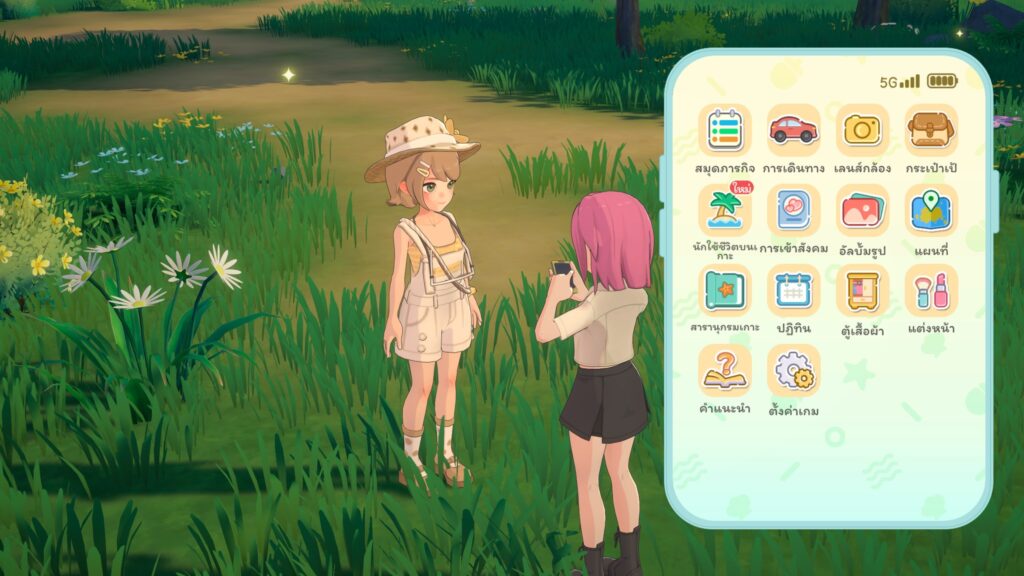Tap the การเดินทาง red car app
Viewport: 1024px width, 576px height.
(793, 130)
